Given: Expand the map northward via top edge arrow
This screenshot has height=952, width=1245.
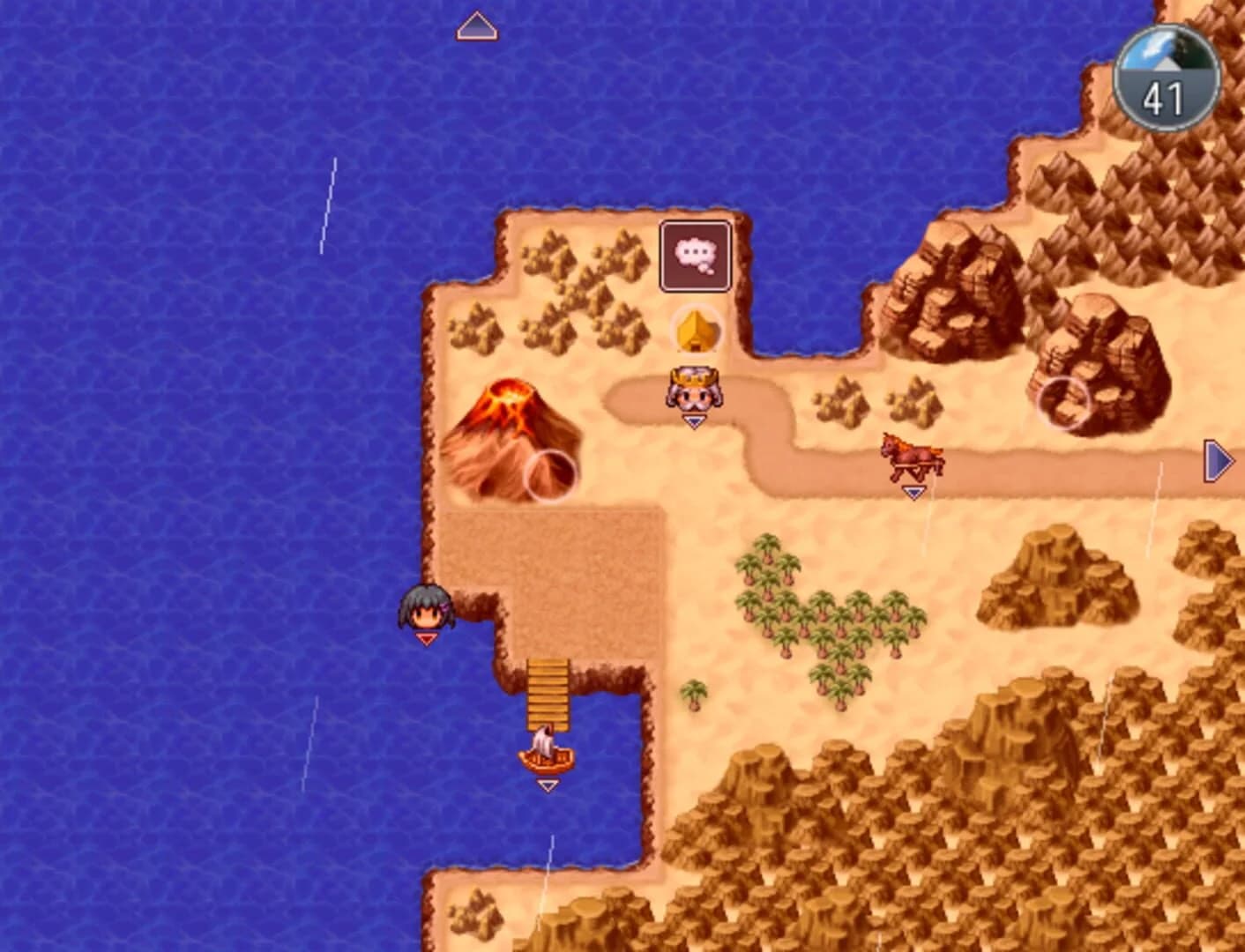Looking at the screenshot, I should pyautogui.click(x=476, y=26).
